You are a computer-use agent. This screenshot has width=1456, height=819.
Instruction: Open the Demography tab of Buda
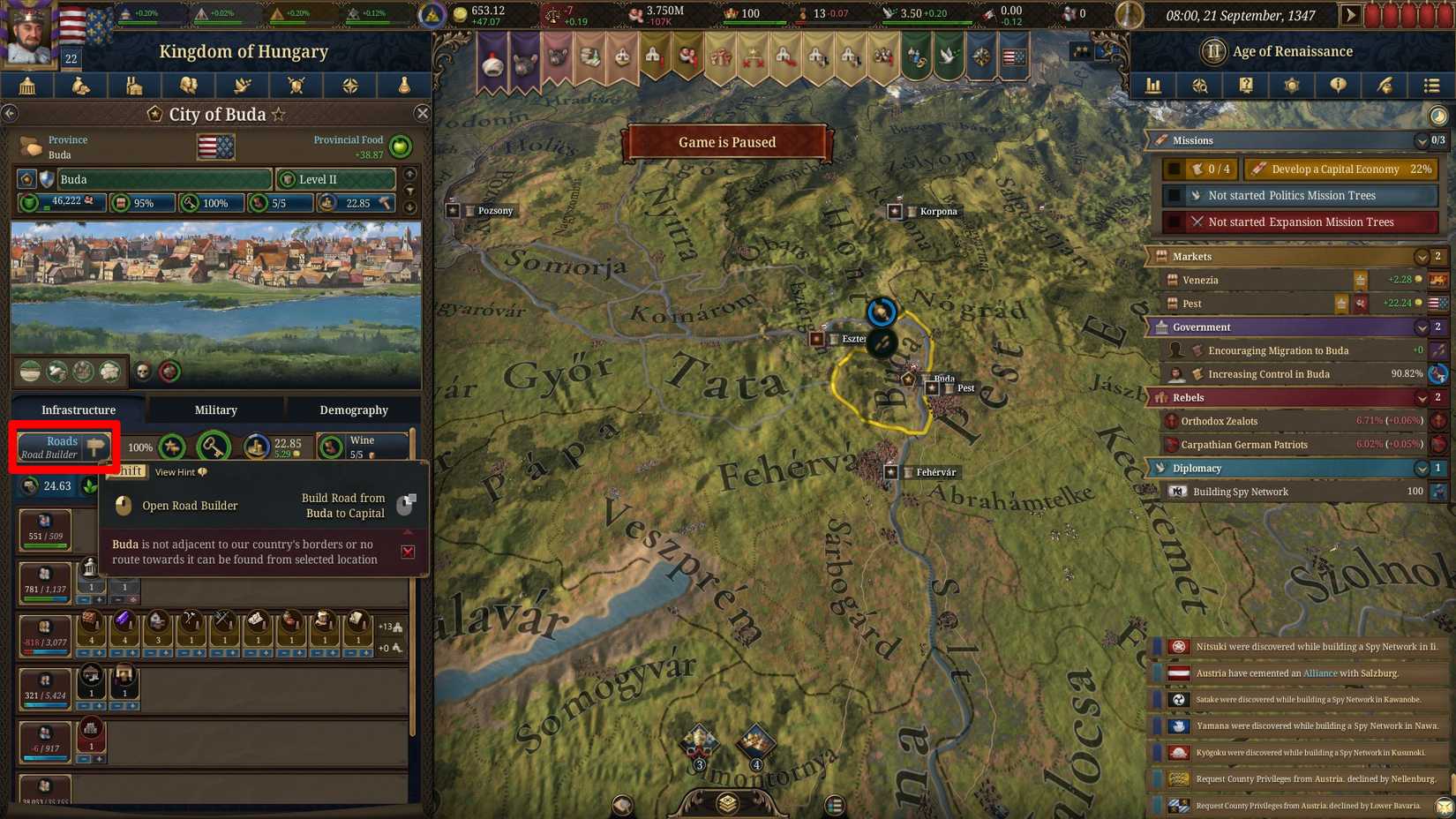pos(353,409)
